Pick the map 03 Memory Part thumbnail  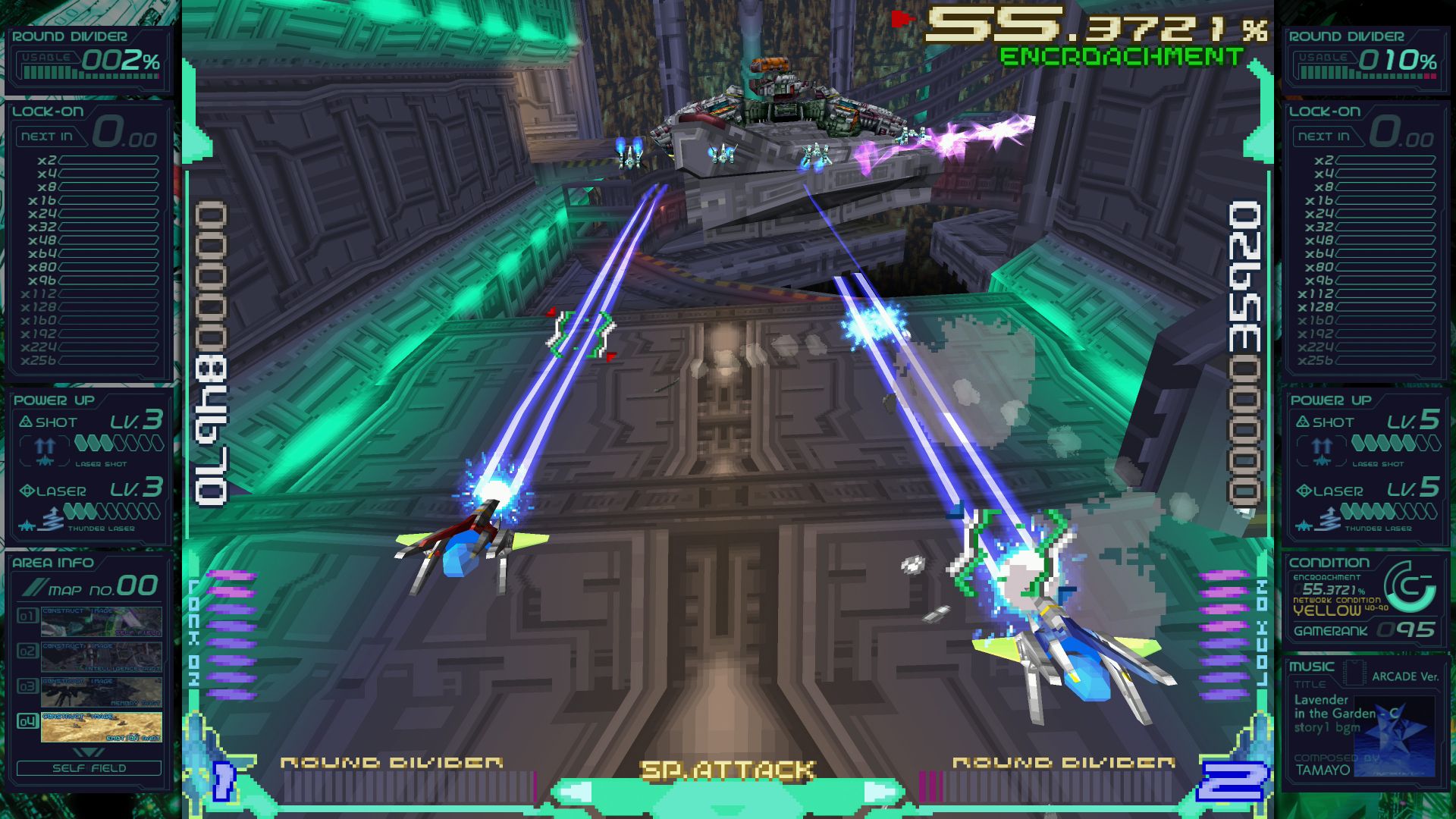[x=101, y=692]
